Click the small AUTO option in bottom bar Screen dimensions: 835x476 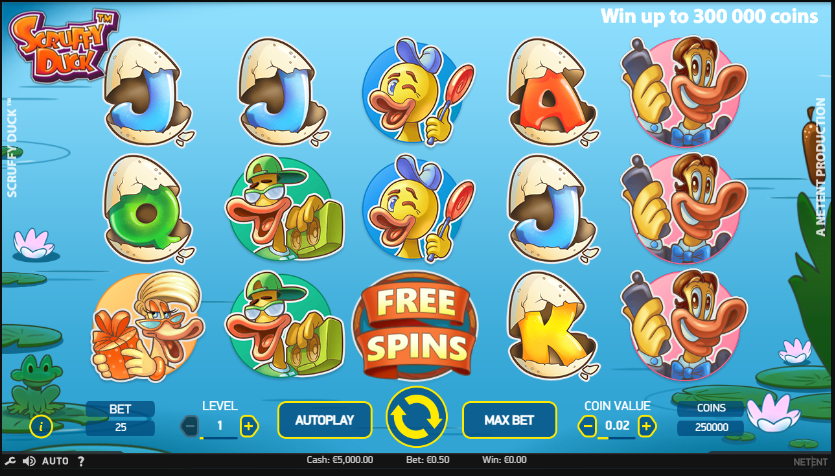[x=55, y=461]
